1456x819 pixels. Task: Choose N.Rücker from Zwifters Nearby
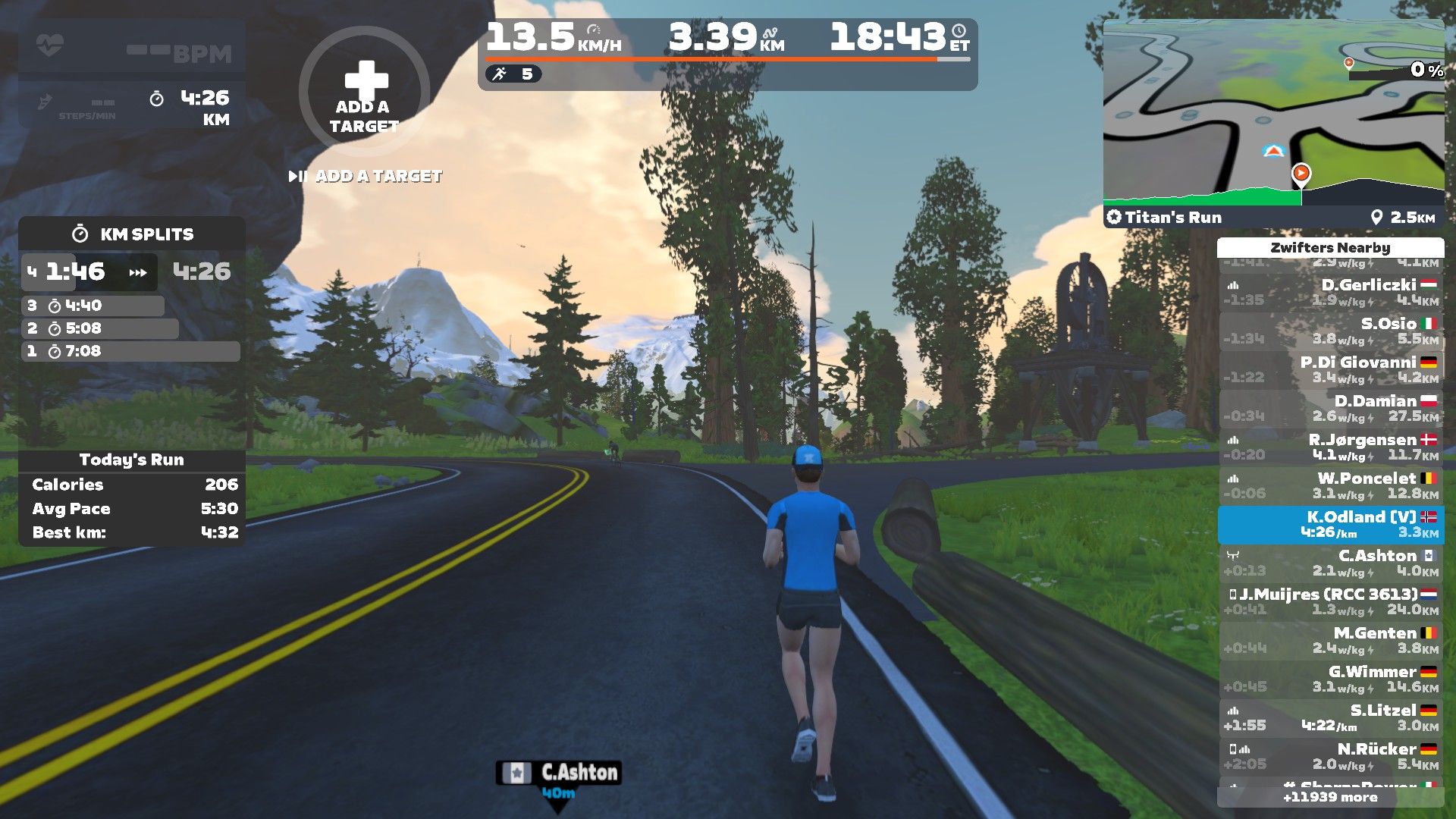tap(1331, 757)
